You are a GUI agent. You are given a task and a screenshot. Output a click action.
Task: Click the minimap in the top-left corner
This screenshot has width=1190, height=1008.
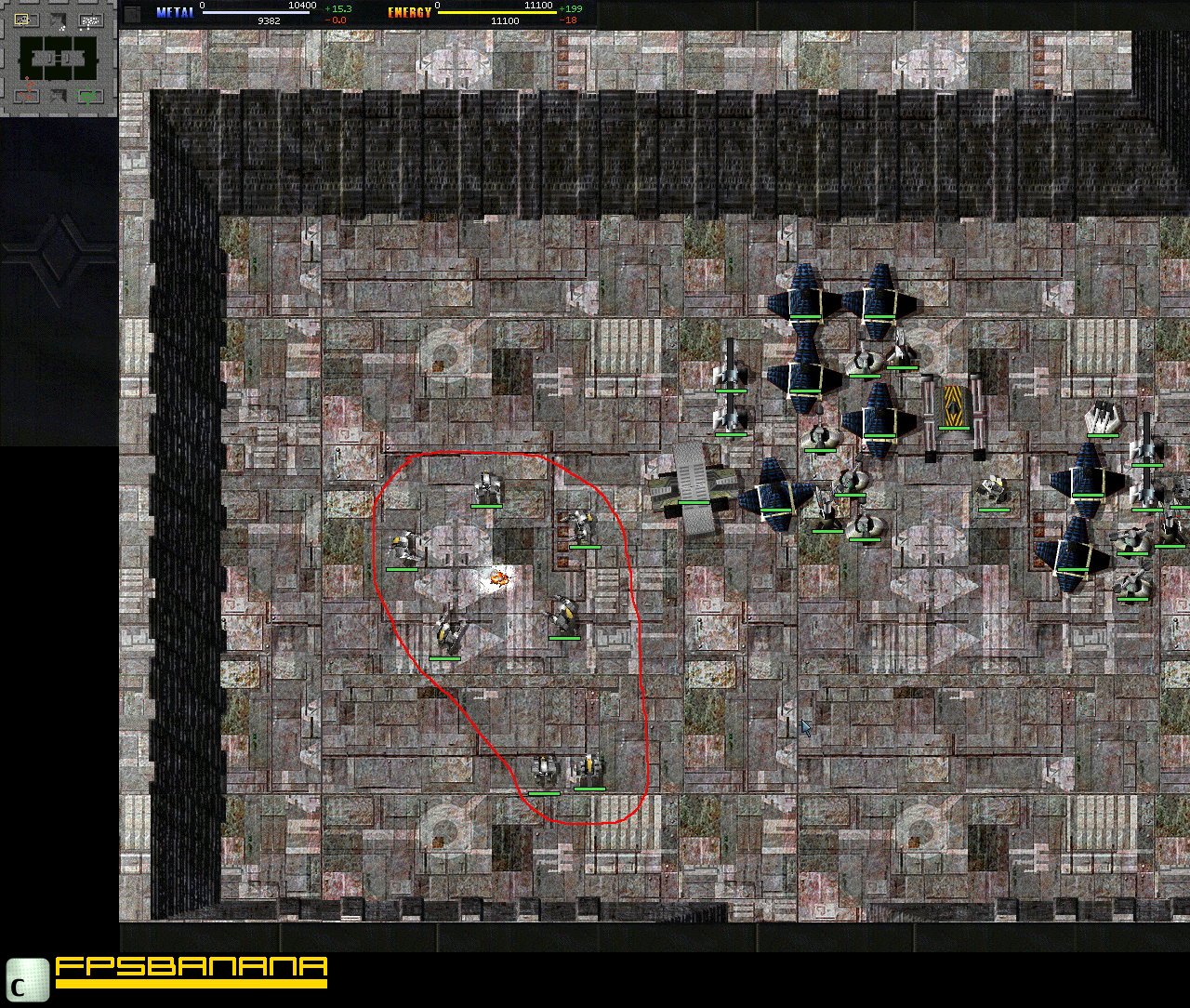pyautogui.click(x=56, y=56)
